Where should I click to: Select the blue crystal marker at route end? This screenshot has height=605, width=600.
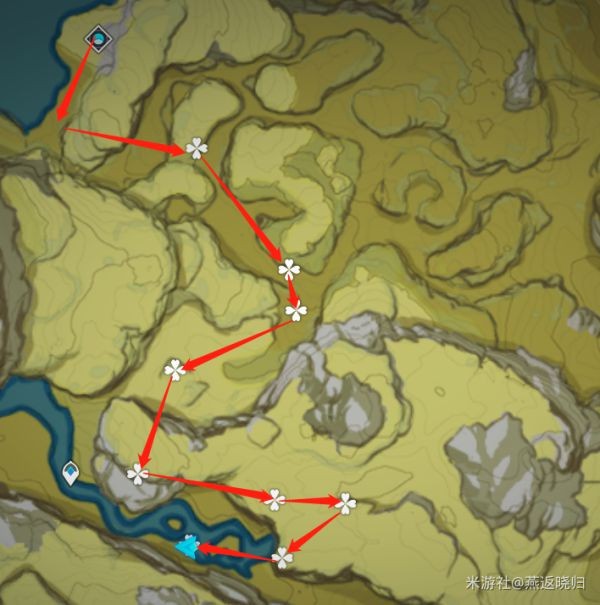pyautogui.click(x=186, y=546)
